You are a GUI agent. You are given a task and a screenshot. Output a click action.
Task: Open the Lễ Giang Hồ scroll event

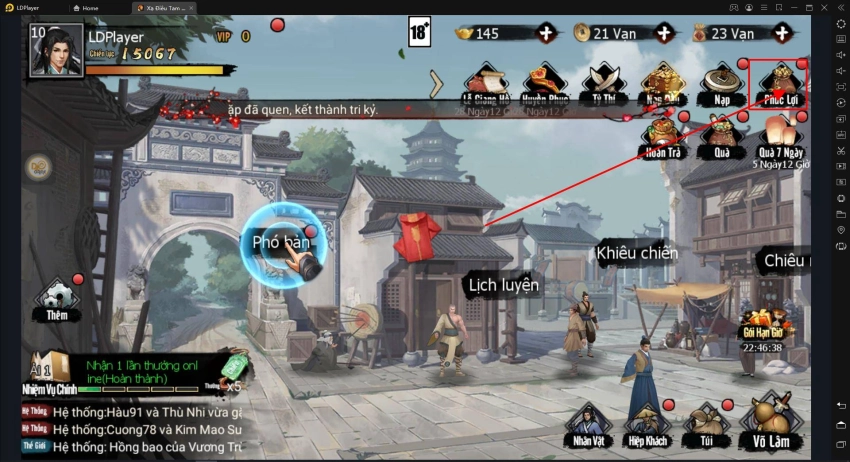point(487,83)
